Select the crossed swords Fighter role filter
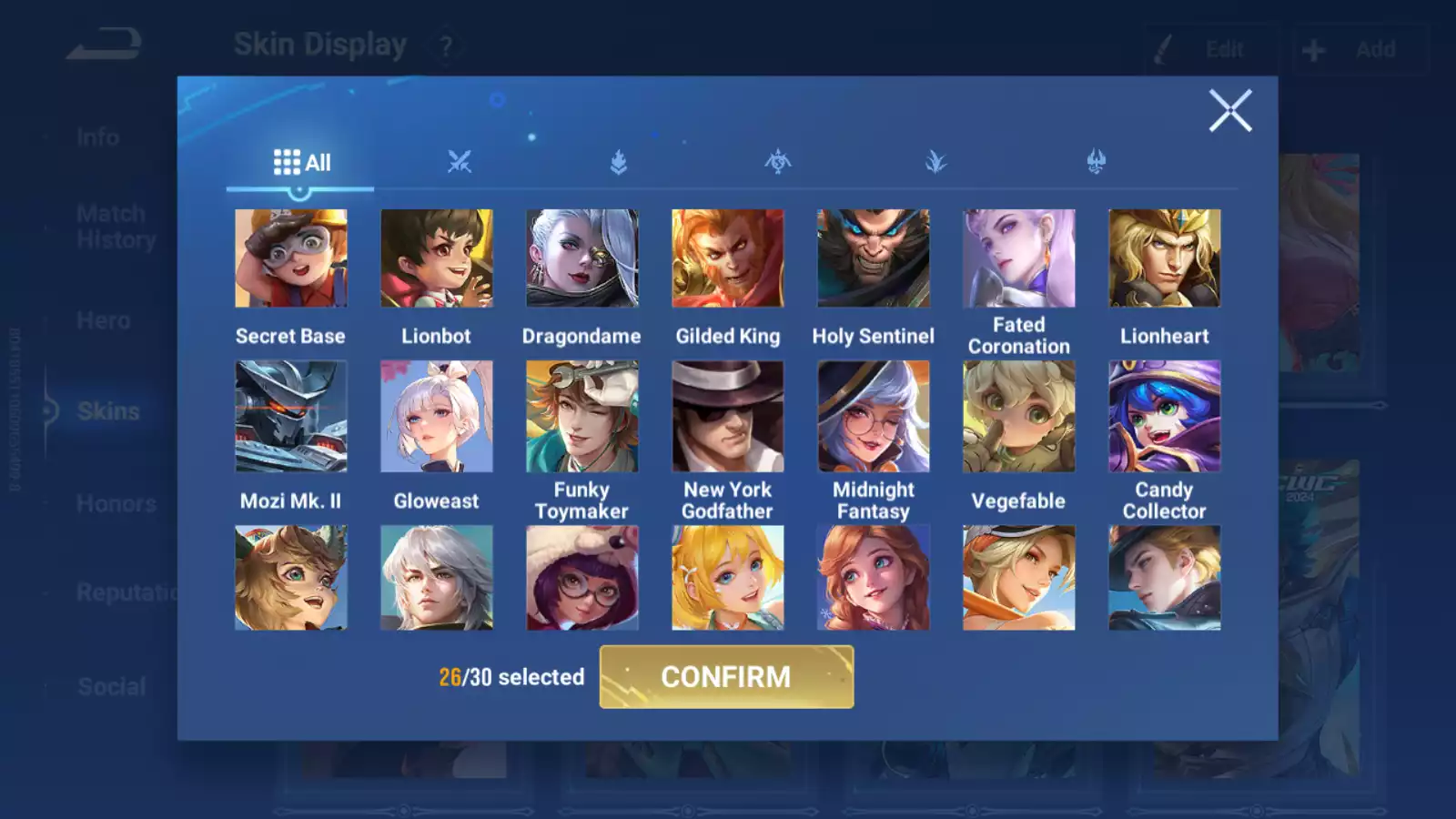The height and width of the screenshot is (819, 1456). coord(460,161)
